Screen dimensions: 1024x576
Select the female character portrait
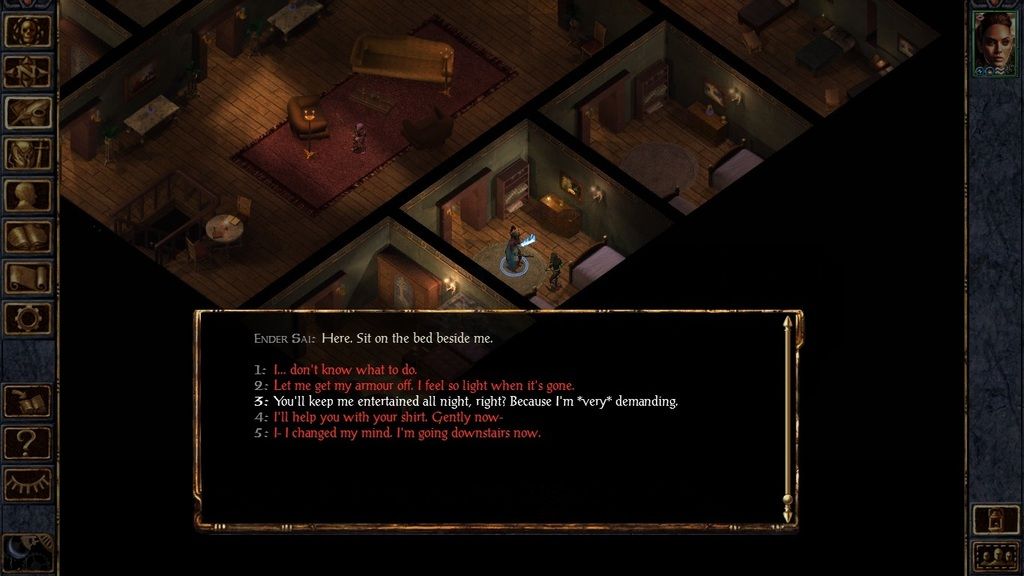[x=995, y=44]
